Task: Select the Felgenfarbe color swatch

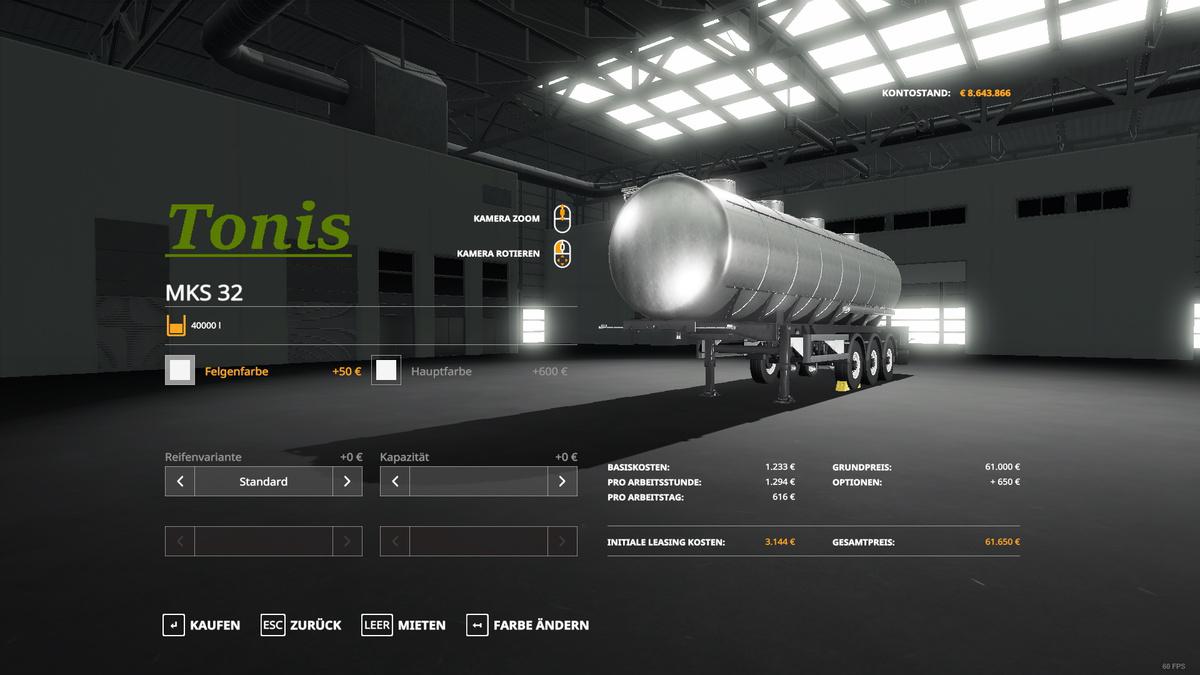Action: [180, 371]
